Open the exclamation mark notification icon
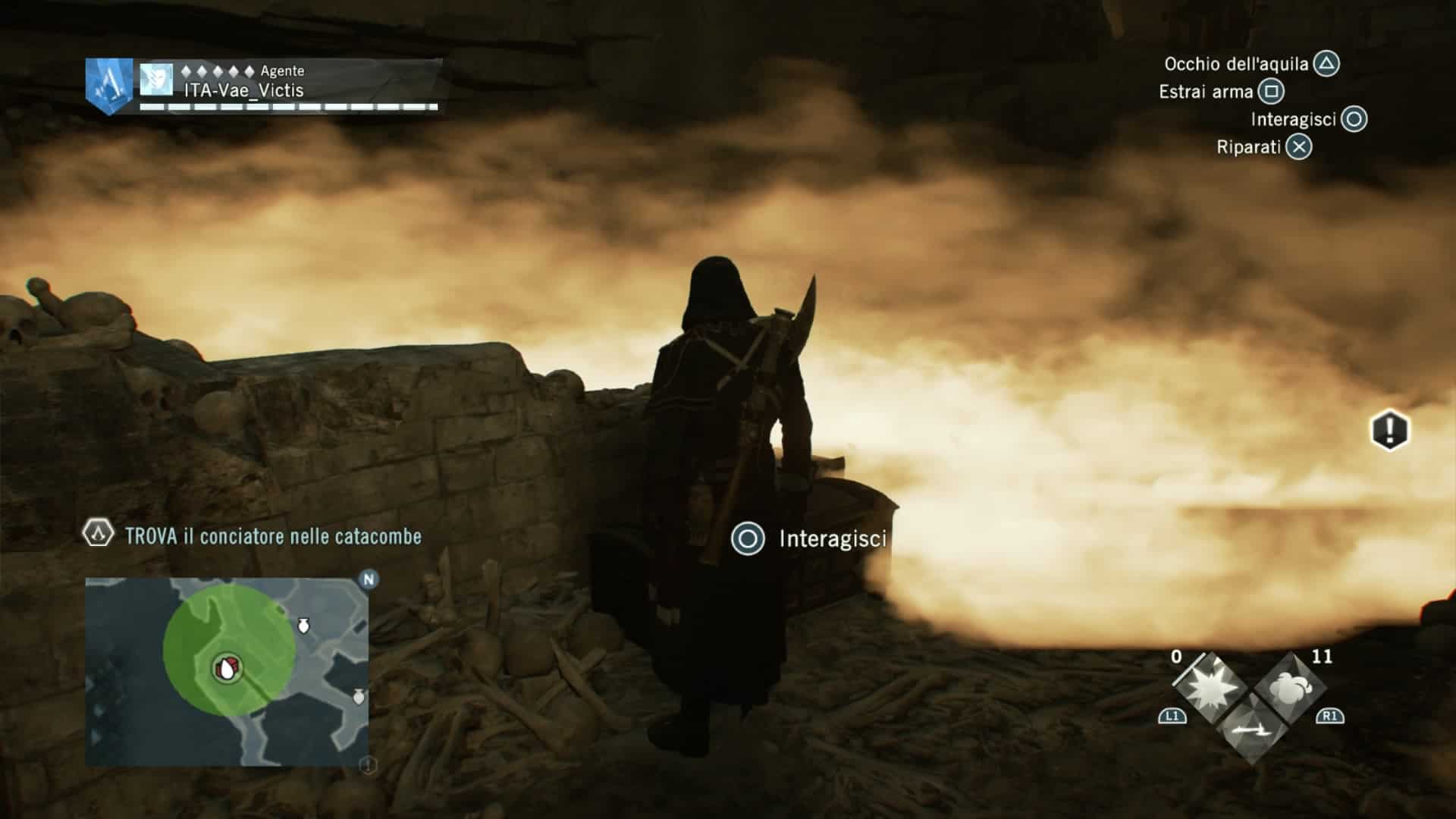The height and width of the screenshot is (819, 1456). (1389, 431)
